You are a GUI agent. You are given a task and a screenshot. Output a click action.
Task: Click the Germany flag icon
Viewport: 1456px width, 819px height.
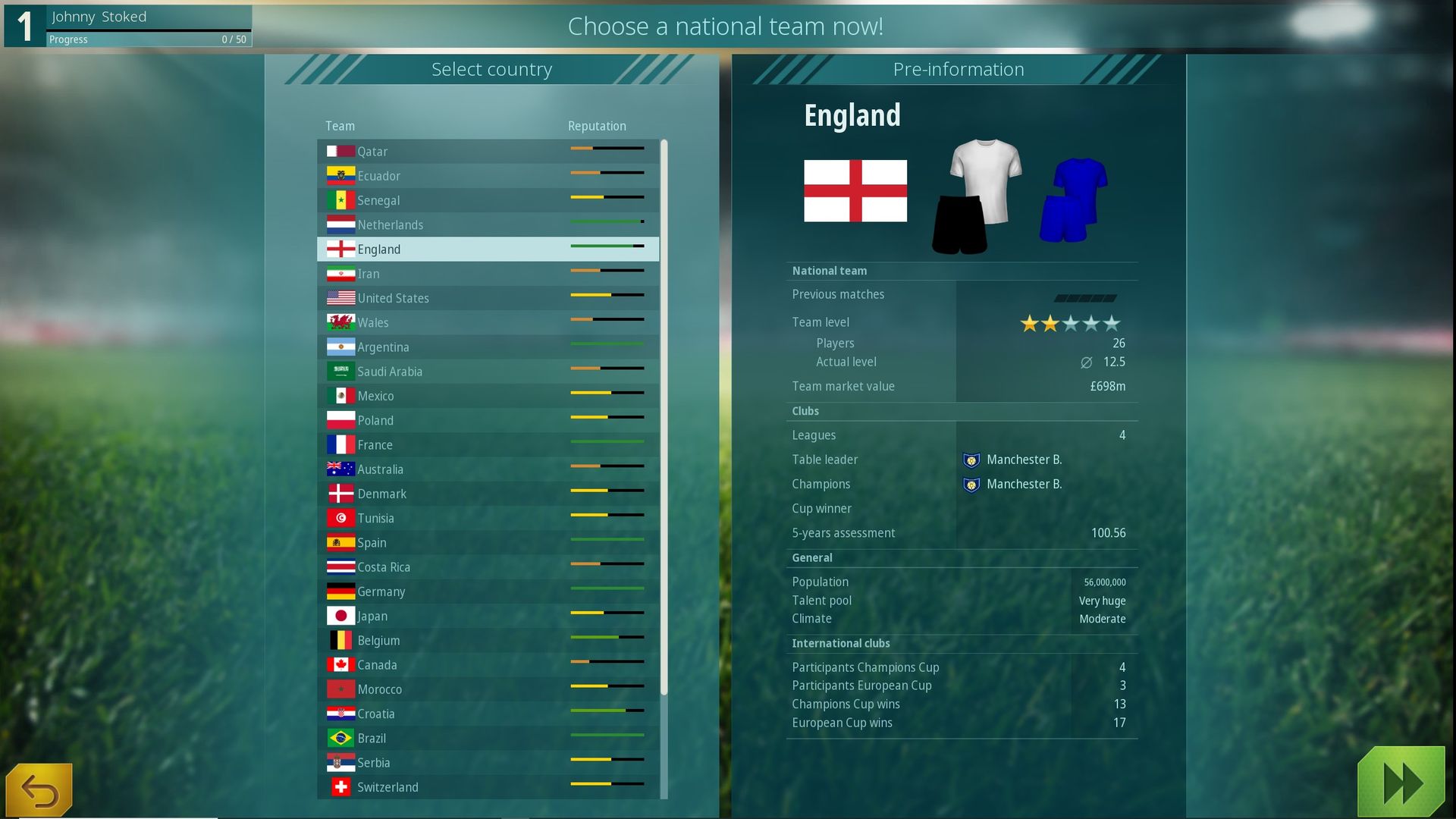point(340,591)
